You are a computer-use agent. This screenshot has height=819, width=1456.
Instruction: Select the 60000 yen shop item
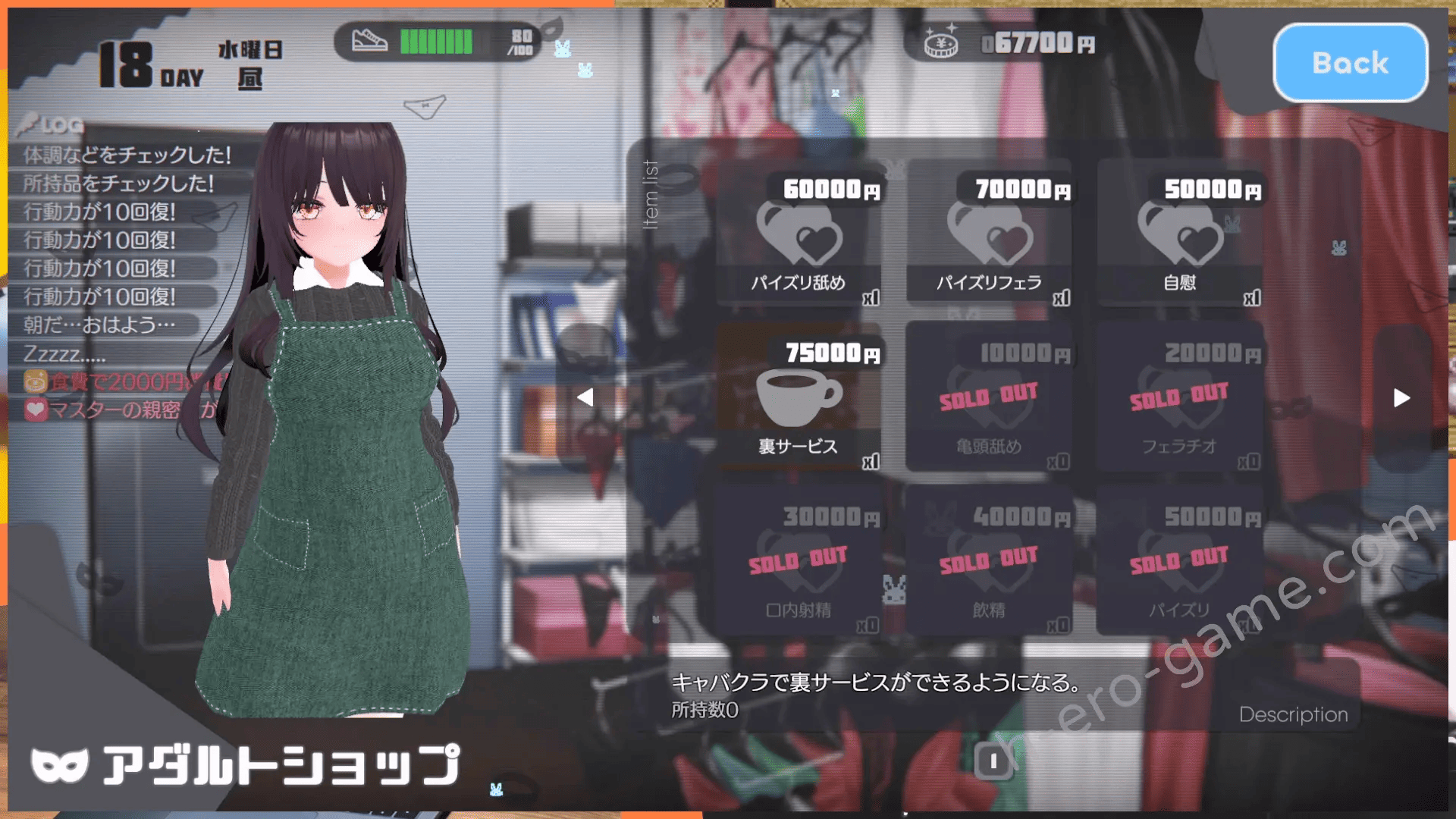pyautogui.click(x=799, y=235)
